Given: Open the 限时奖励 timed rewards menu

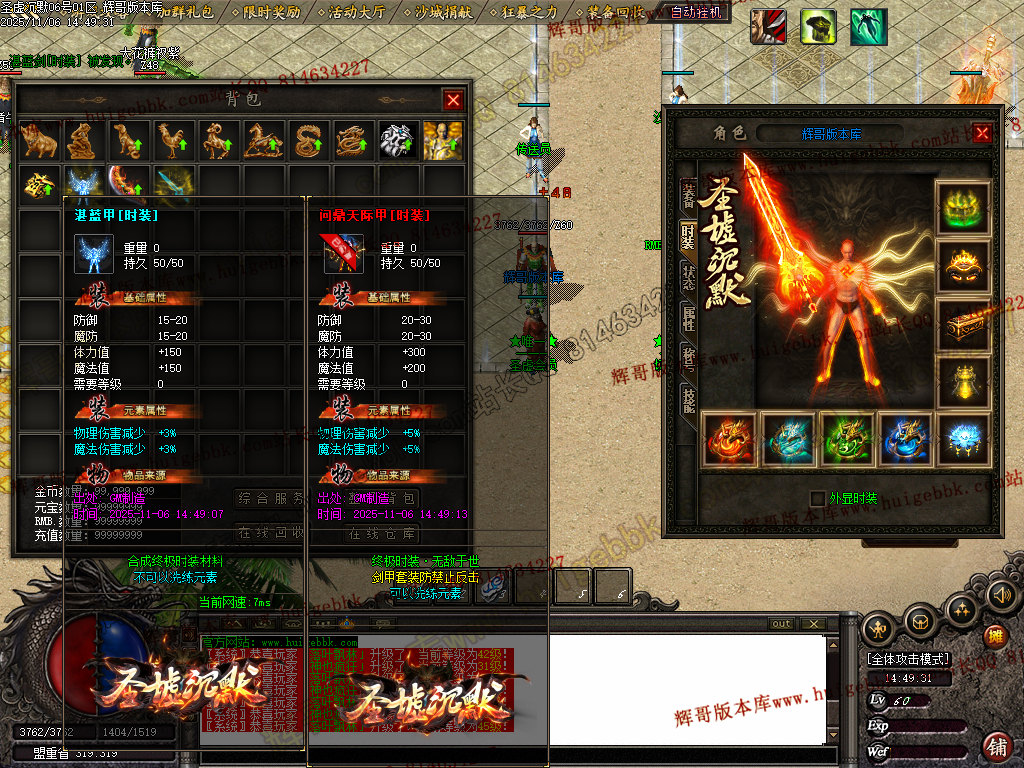Looking at the screenshot, I should [x=272, y=12].
